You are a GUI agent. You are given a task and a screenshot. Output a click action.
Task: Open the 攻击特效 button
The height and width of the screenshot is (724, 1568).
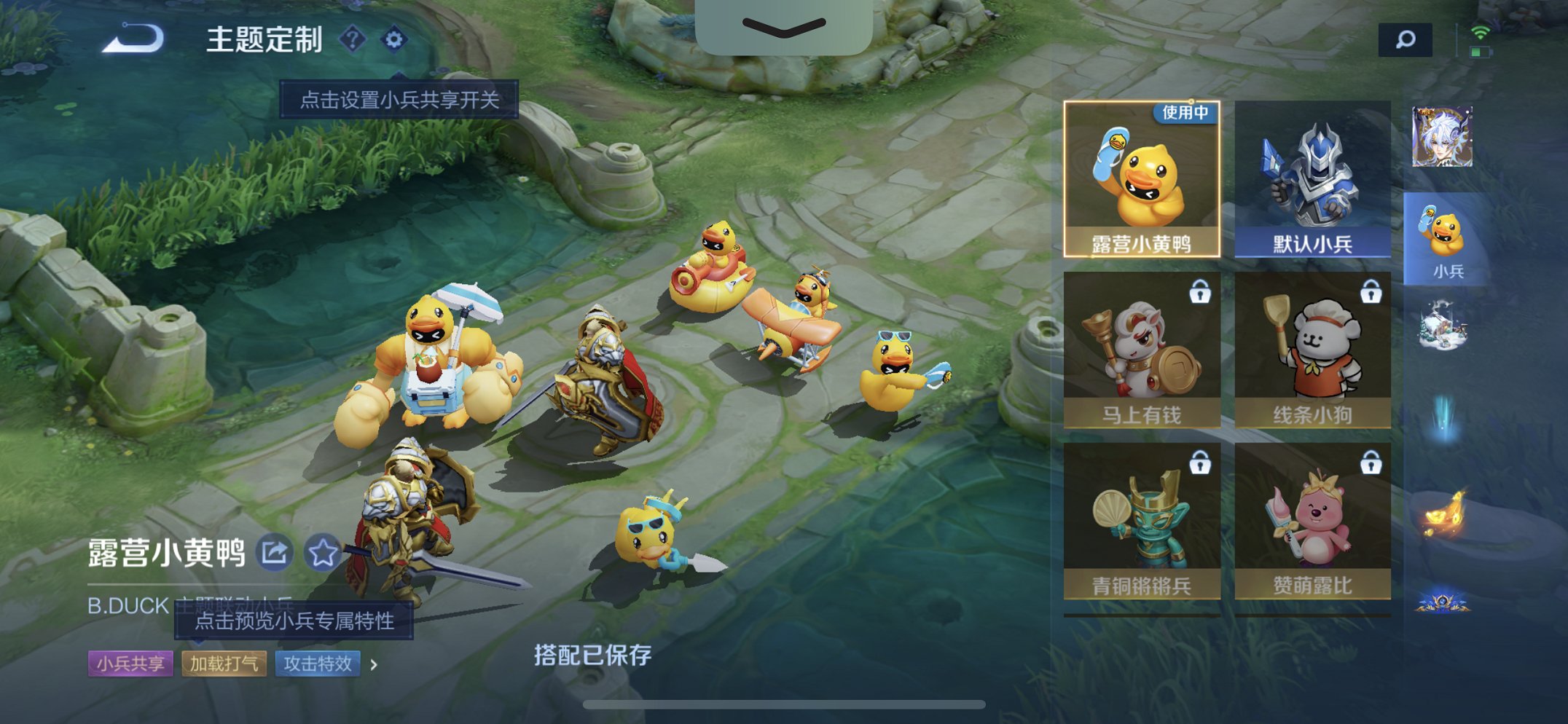(316, 664)
